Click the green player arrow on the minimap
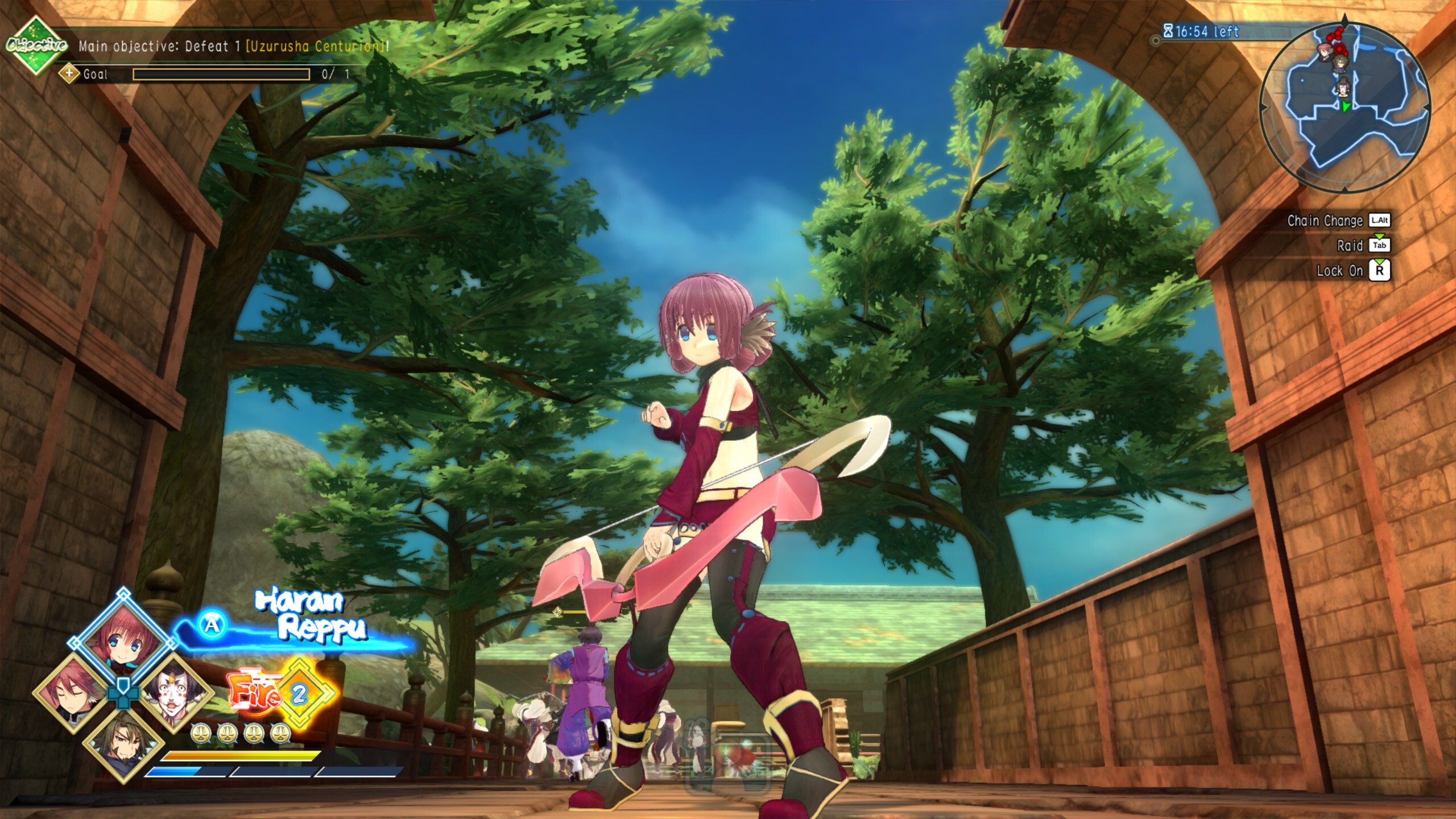 [x=1346, y=107]
